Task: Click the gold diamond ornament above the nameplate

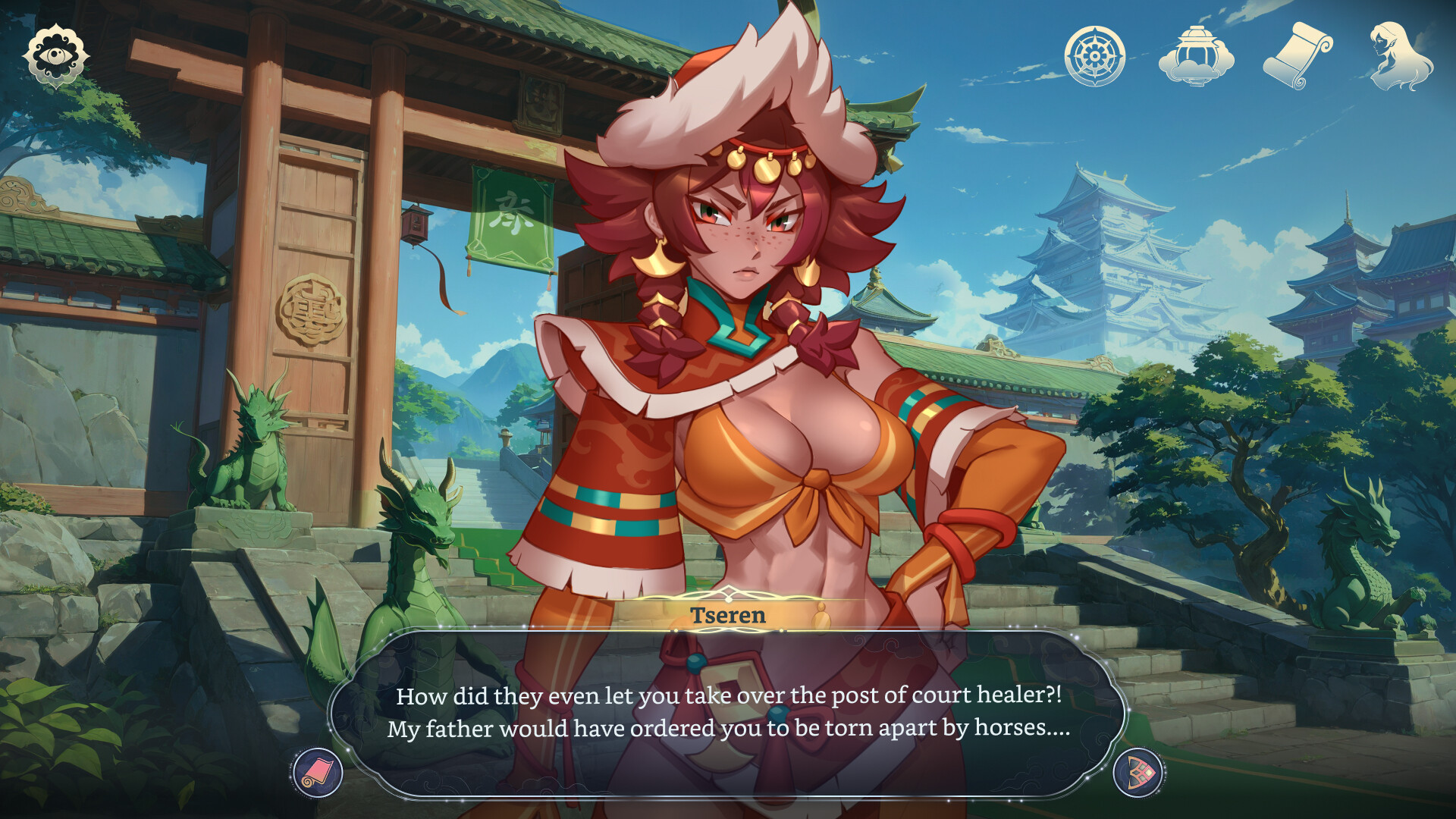Action: pos(730,593)
